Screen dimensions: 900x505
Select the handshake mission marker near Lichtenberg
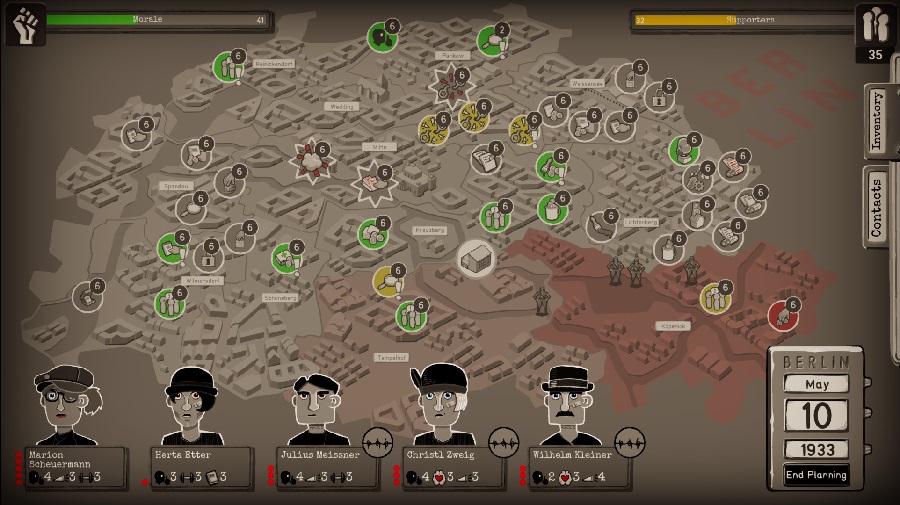(603, 226)
